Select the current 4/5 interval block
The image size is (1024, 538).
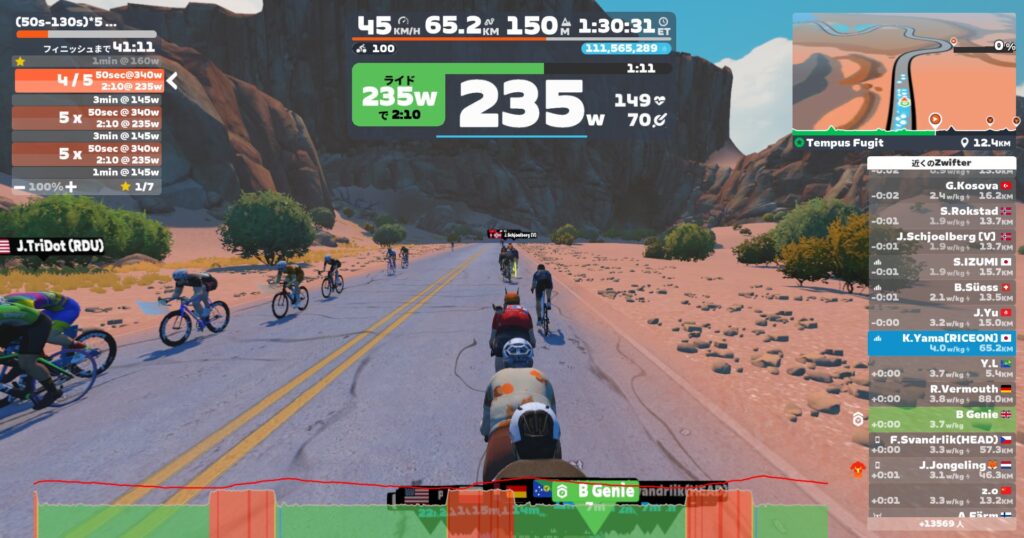[x=85, y=81]
